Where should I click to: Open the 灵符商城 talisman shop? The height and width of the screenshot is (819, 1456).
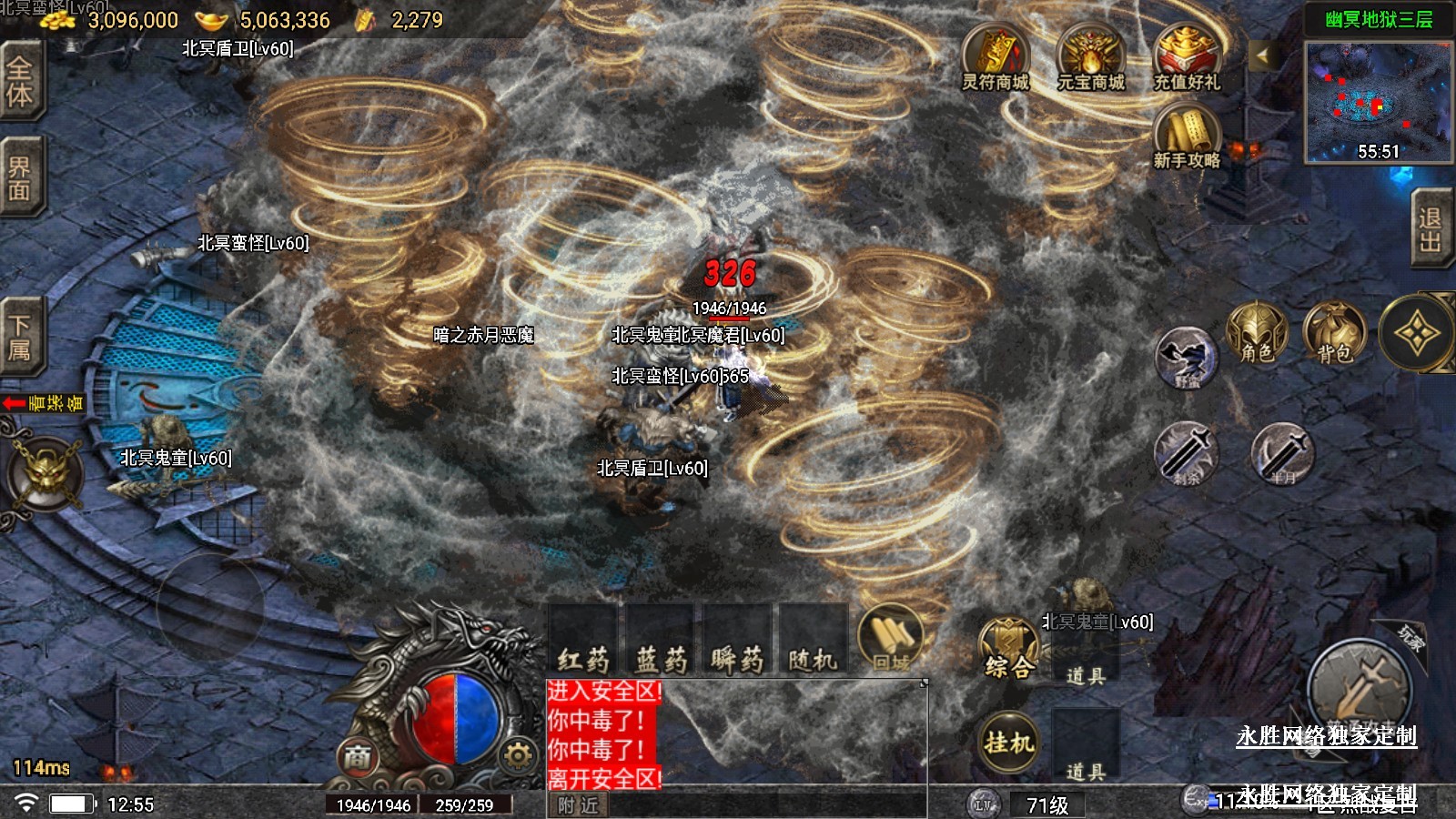[996, 58]
